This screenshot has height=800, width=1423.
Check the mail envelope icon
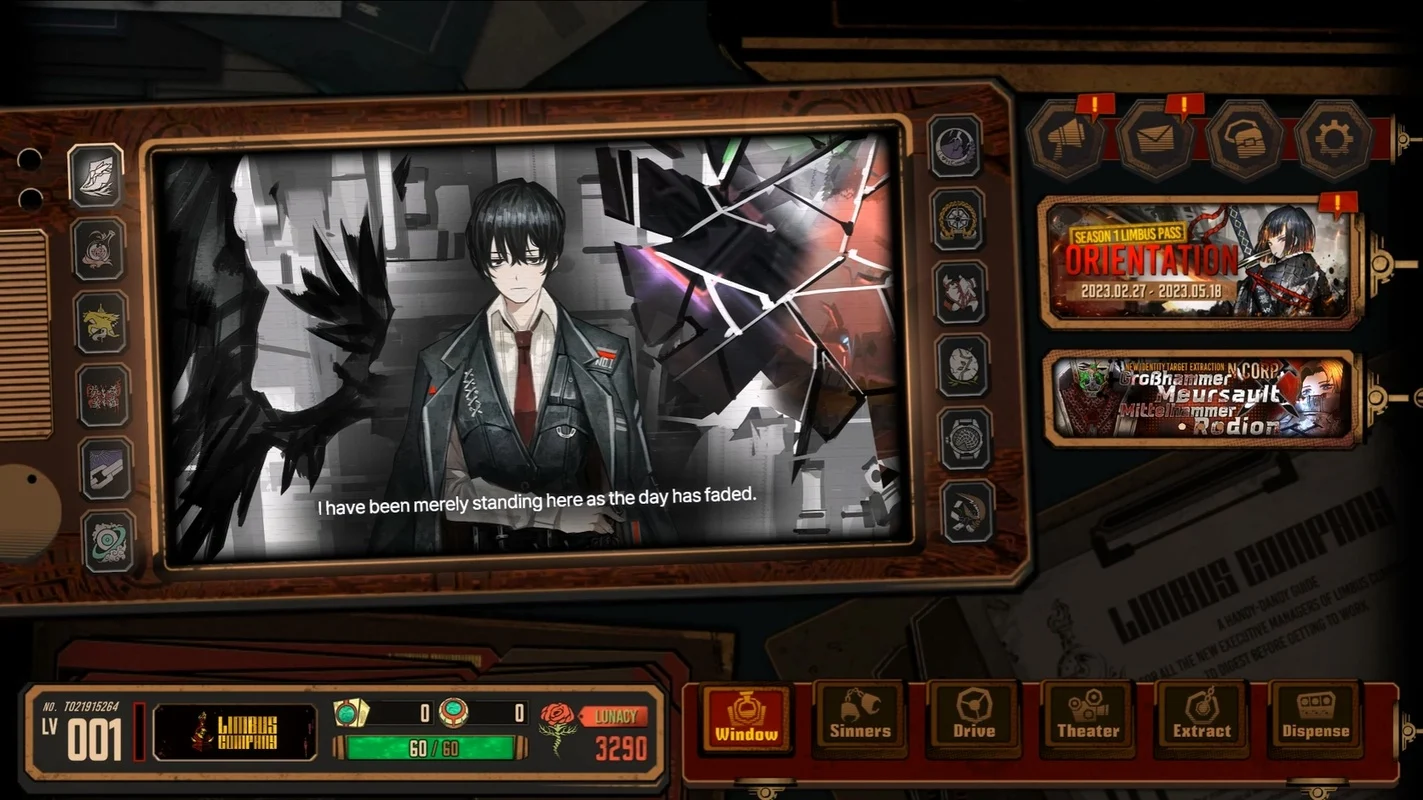[1154, 140]
